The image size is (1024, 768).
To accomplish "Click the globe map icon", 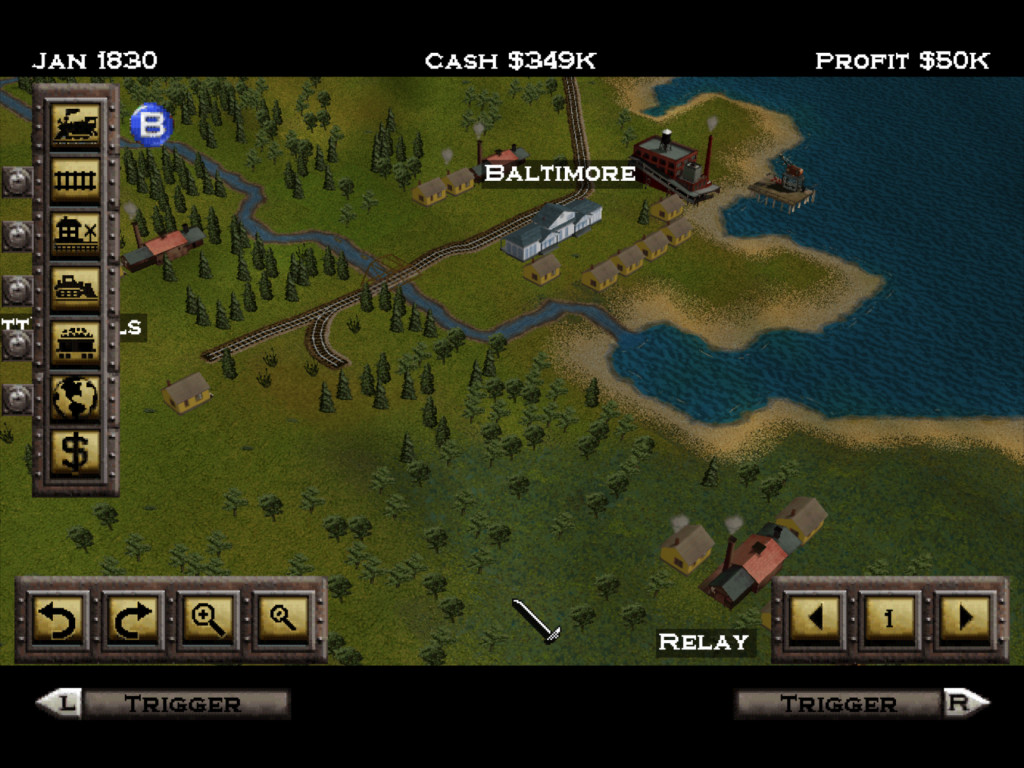I will [76, 397].
